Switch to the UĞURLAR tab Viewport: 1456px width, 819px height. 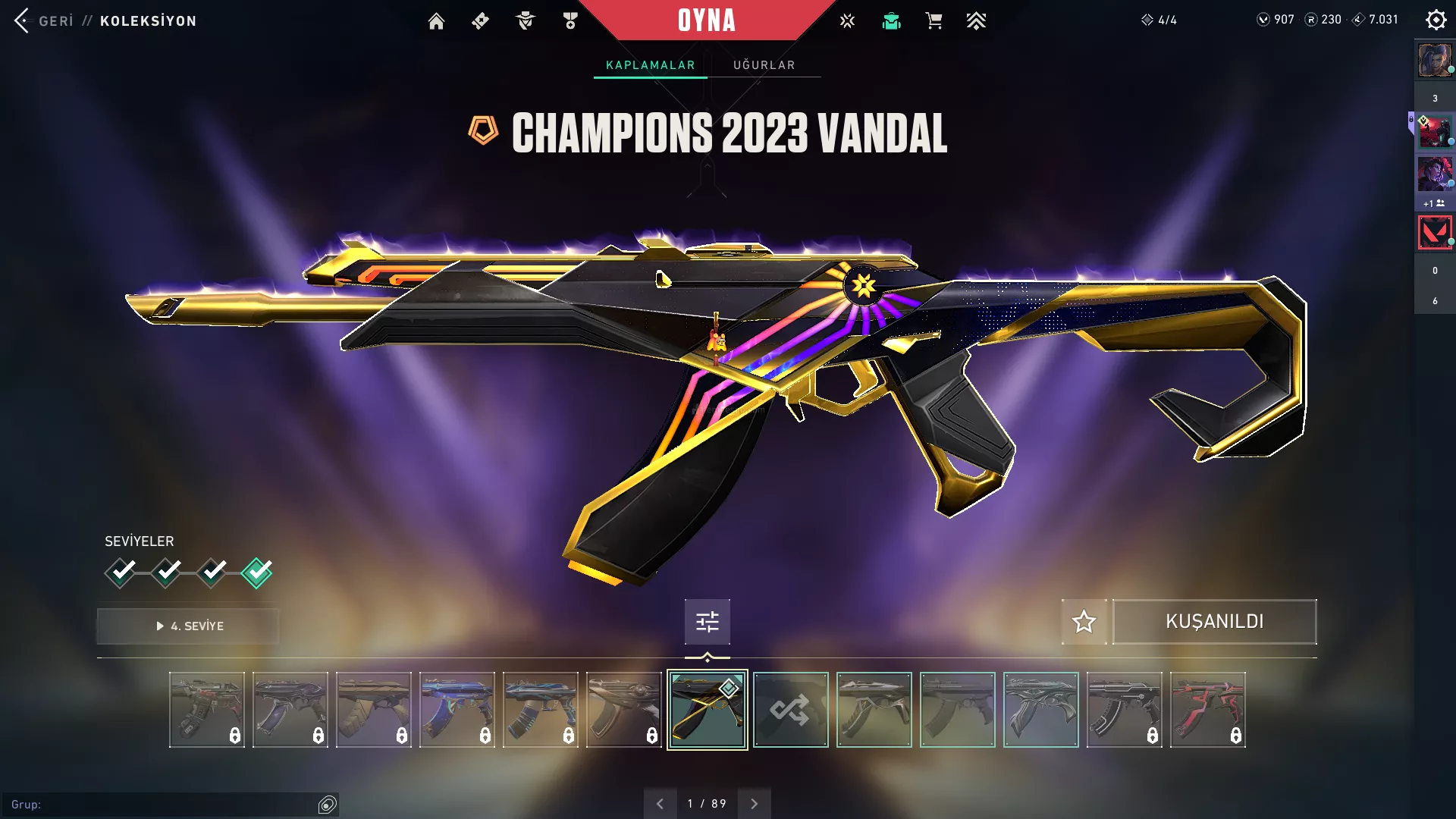point(764,65)
